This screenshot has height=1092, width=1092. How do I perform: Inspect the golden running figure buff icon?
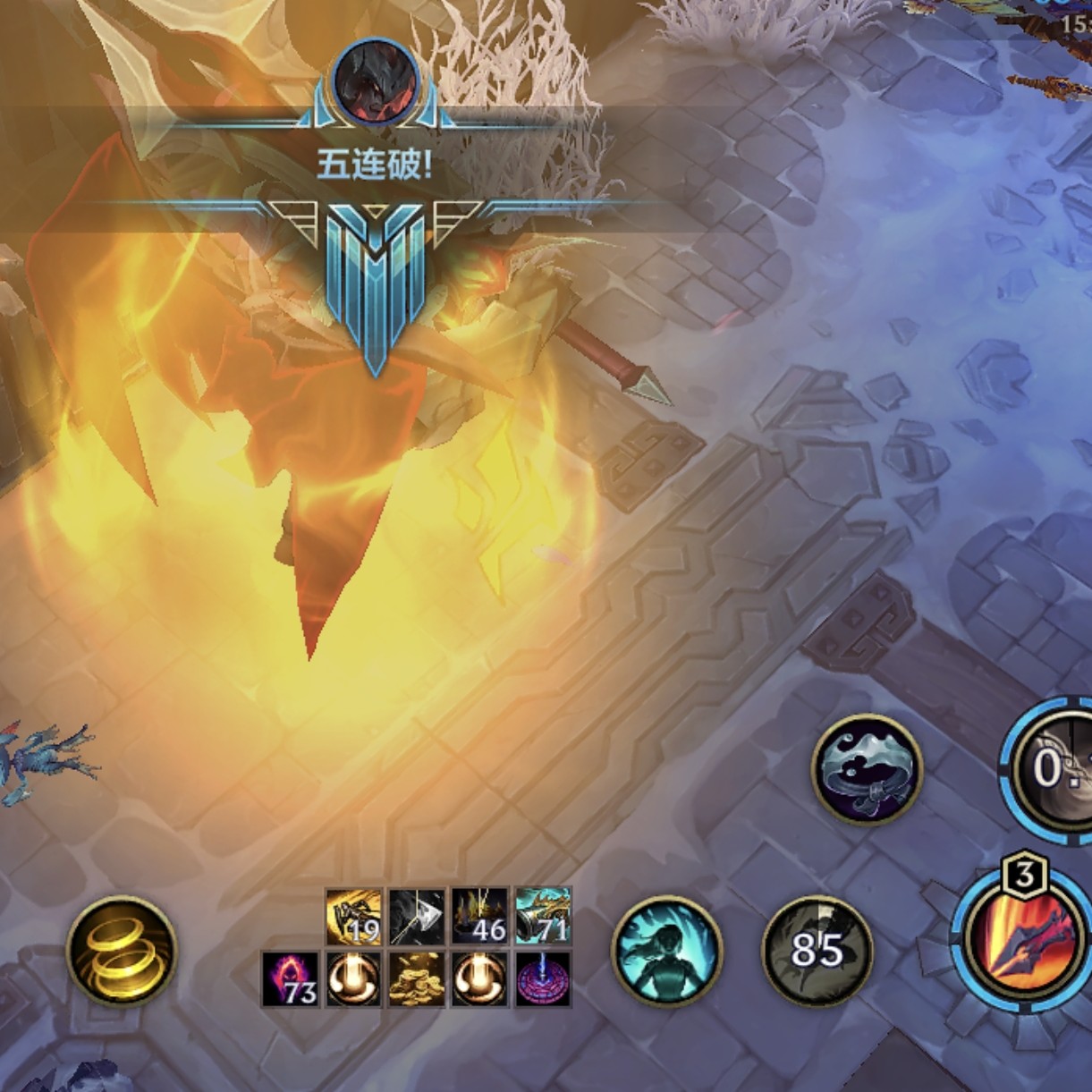[354, 916]
